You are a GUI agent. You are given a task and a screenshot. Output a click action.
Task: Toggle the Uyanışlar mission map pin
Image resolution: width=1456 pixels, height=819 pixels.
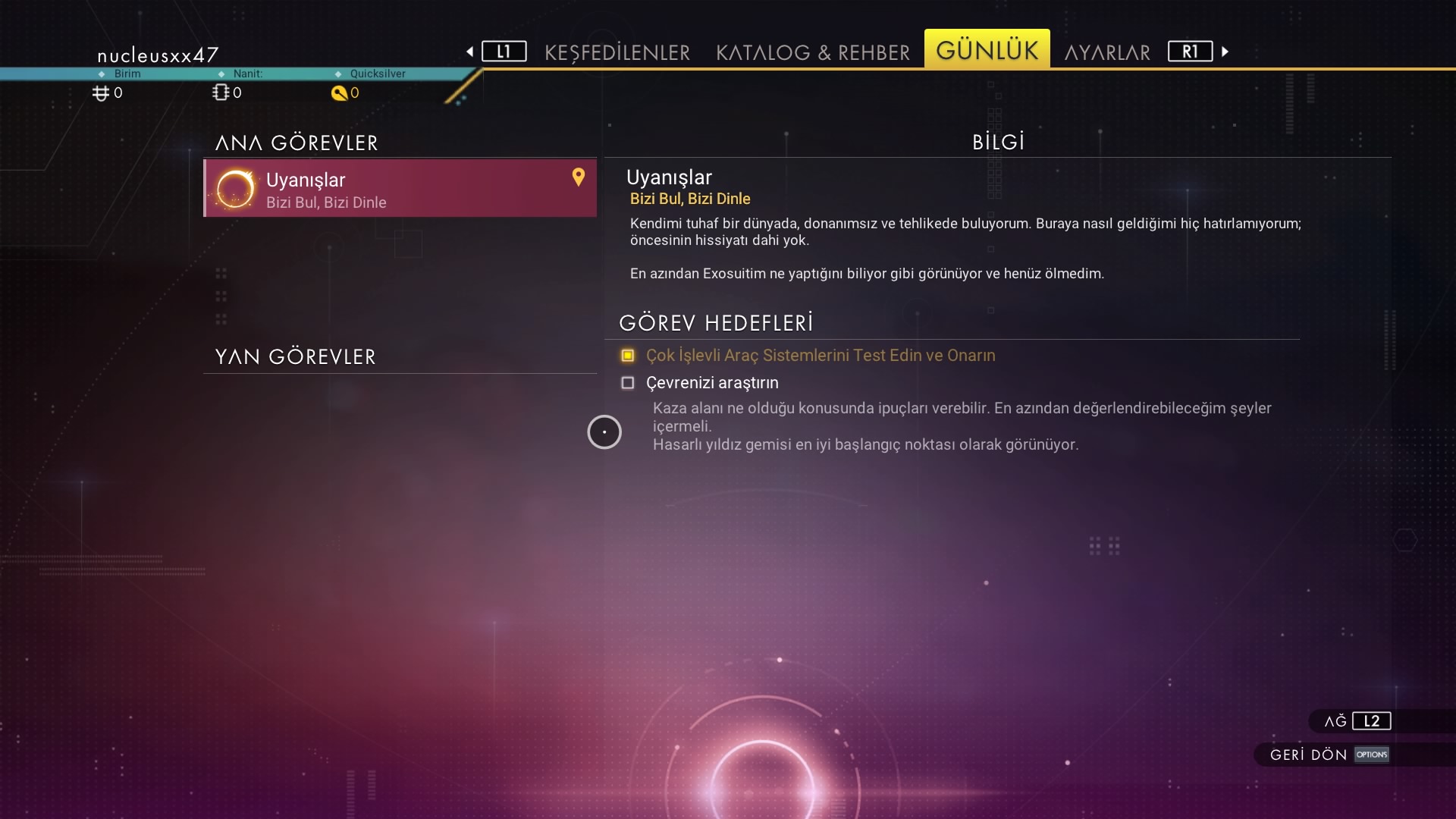coord(579,177)
